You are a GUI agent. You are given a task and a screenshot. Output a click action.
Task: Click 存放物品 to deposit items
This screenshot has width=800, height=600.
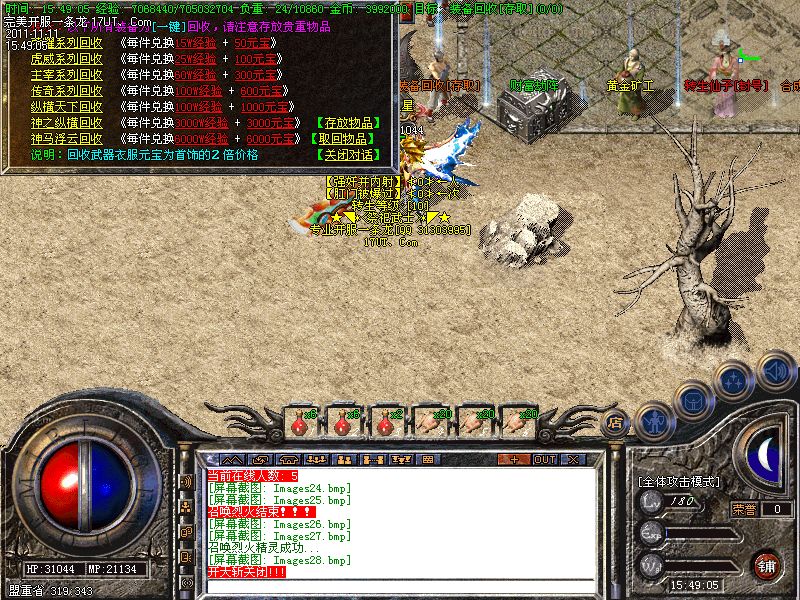347,123
